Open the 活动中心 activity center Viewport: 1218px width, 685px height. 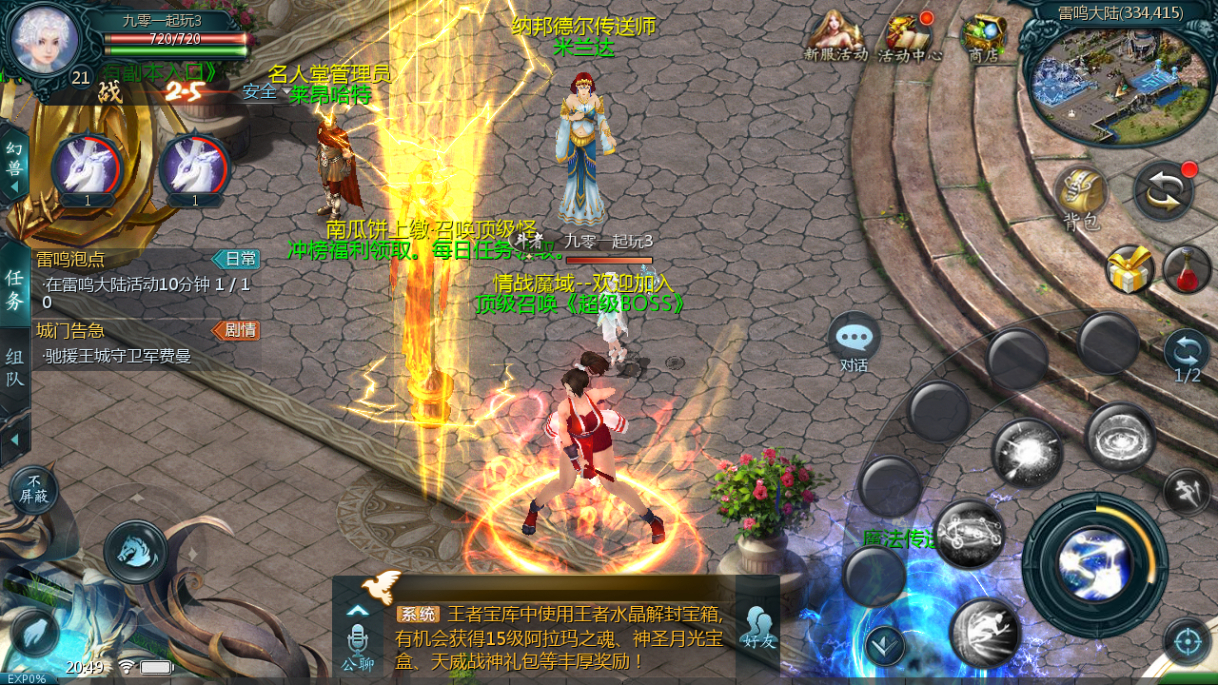point(909,37)
